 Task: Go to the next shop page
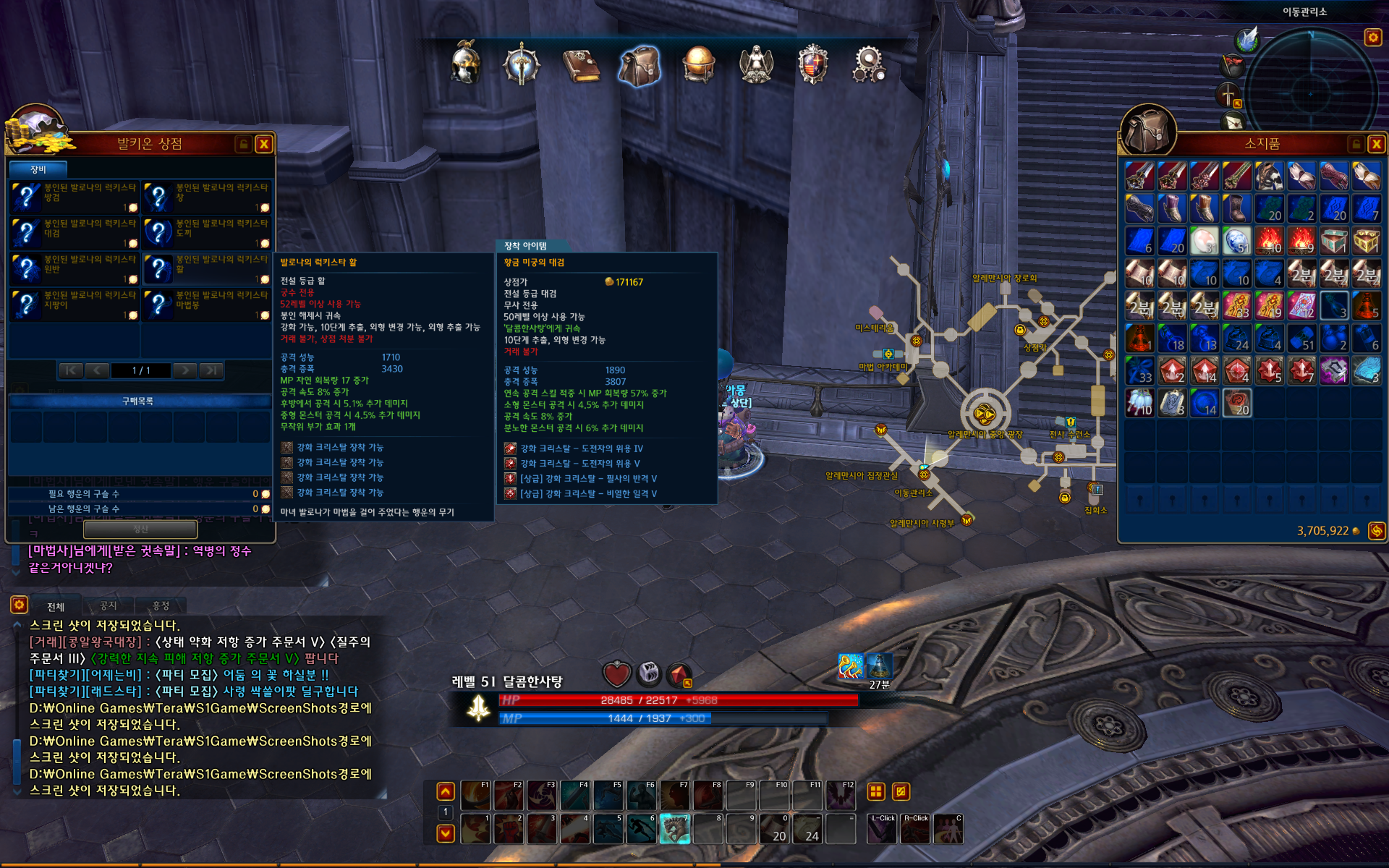point(186,370)
